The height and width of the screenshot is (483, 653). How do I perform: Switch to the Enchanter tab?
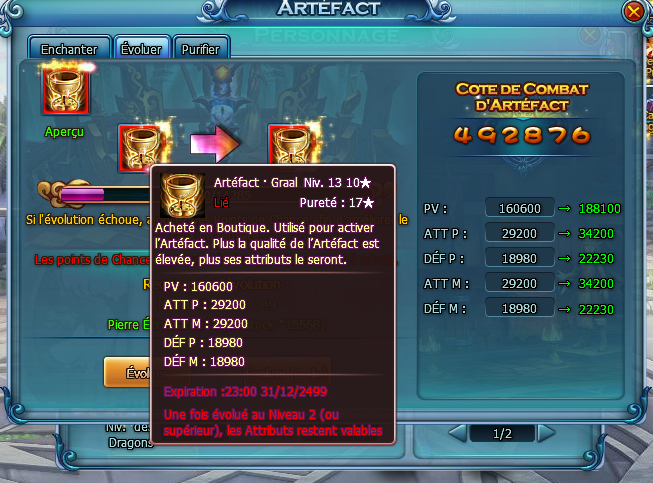(x=69, y=48)
